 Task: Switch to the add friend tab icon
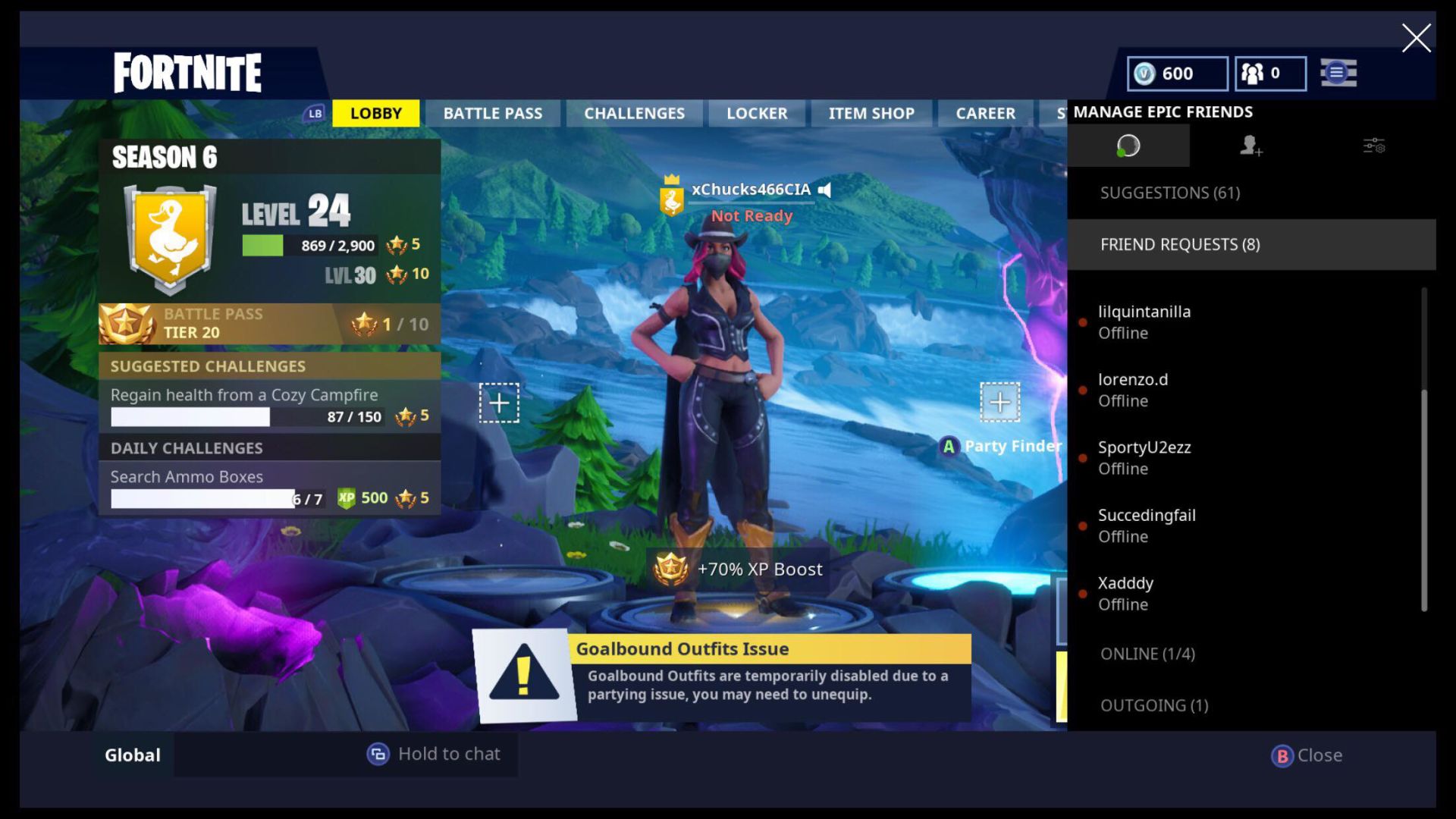1250,146
